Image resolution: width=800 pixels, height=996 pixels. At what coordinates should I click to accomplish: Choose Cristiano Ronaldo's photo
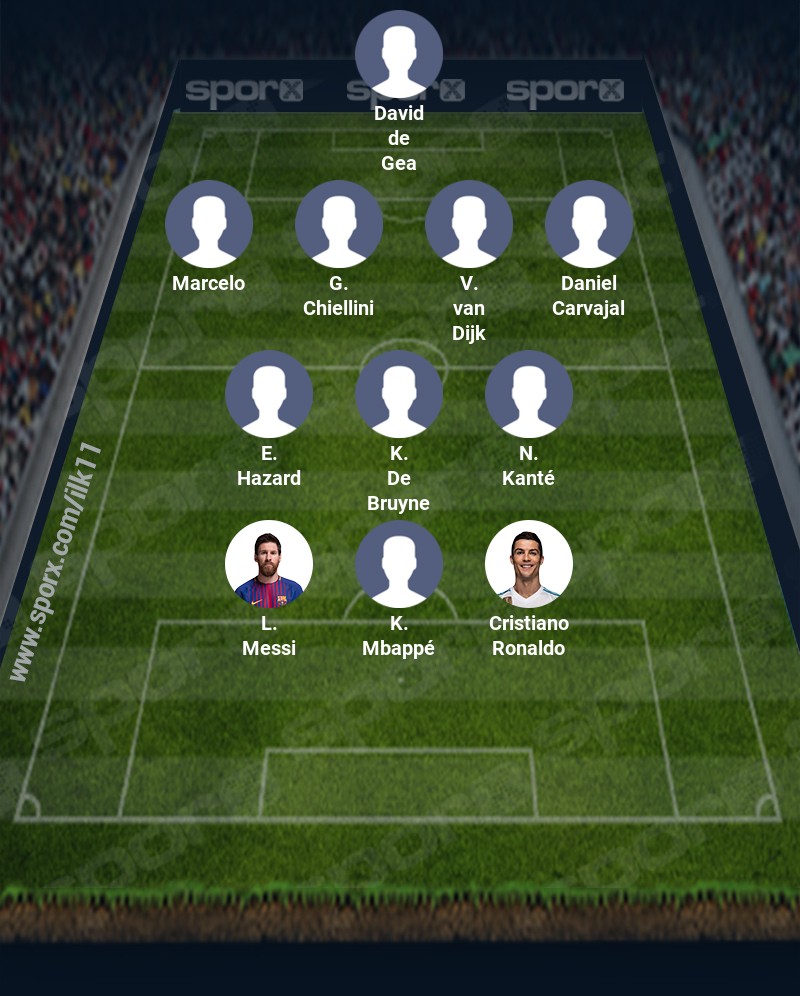529,564
